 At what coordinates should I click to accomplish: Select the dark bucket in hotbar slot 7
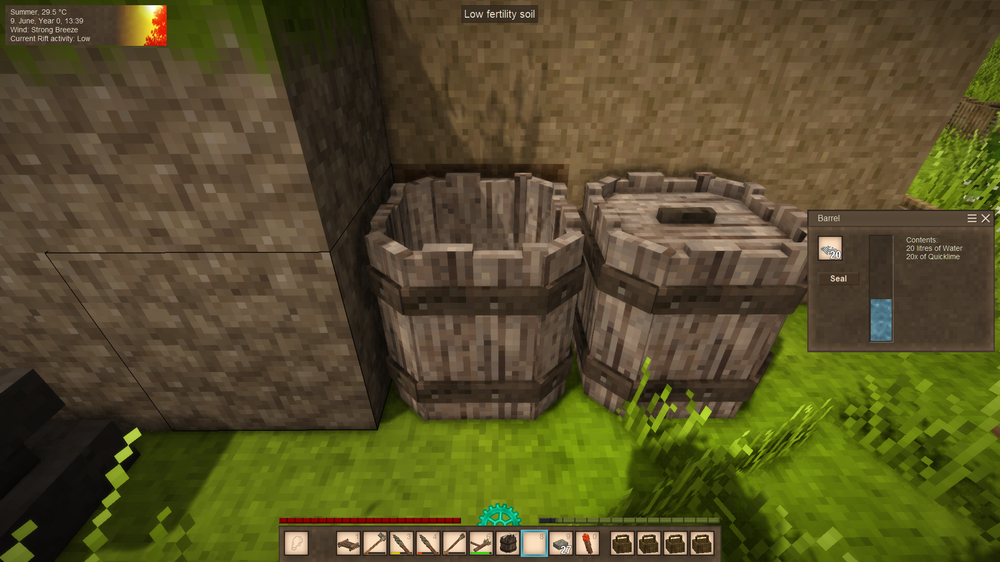[x=508, y=543]
